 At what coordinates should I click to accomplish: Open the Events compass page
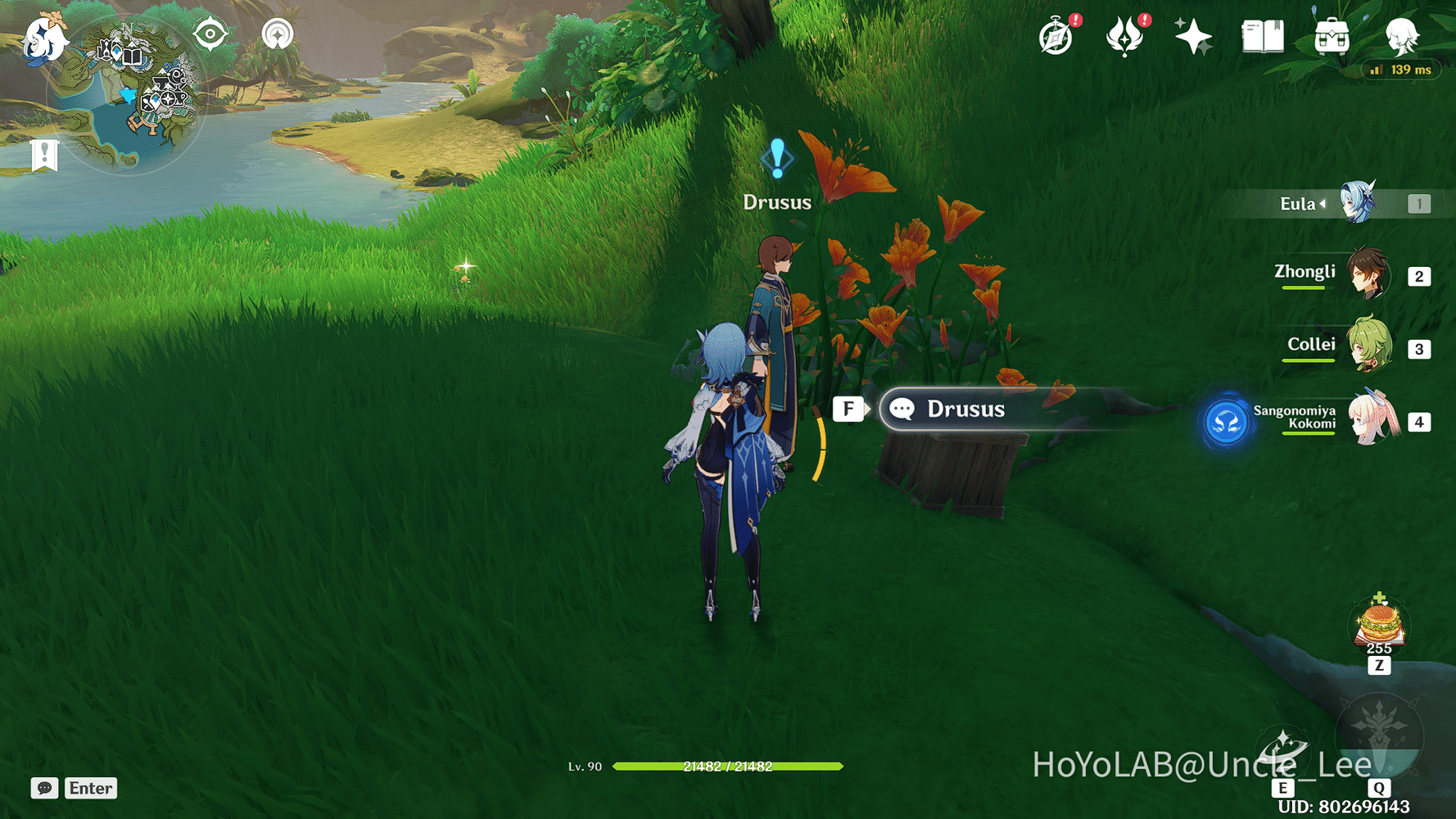click(x=1056, y=36)
